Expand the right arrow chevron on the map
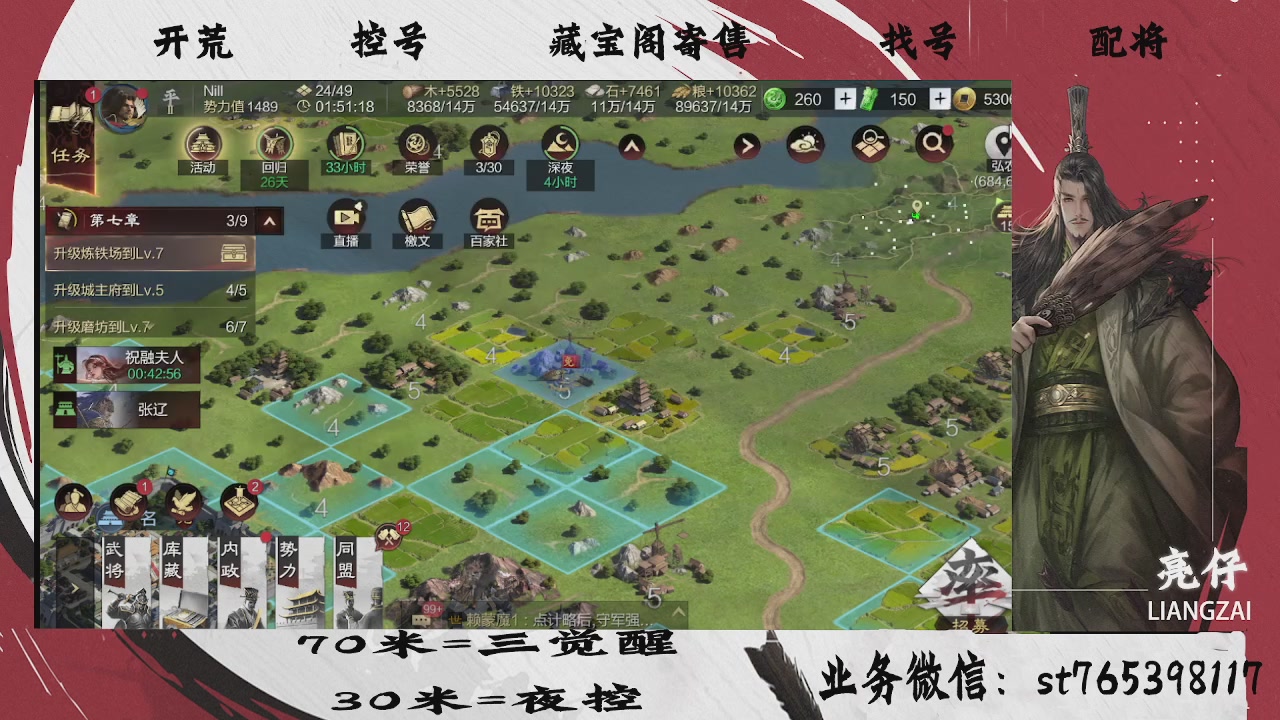 [x=748, y=144]
